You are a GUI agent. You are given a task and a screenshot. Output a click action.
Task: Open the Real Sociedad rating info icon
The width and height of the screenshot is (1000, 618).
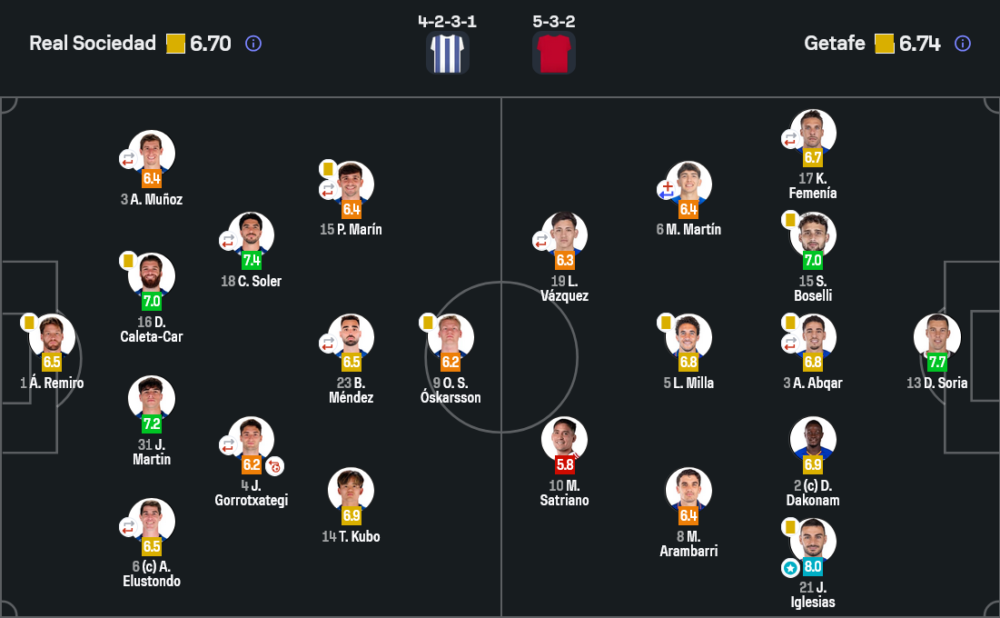[253, 44]
